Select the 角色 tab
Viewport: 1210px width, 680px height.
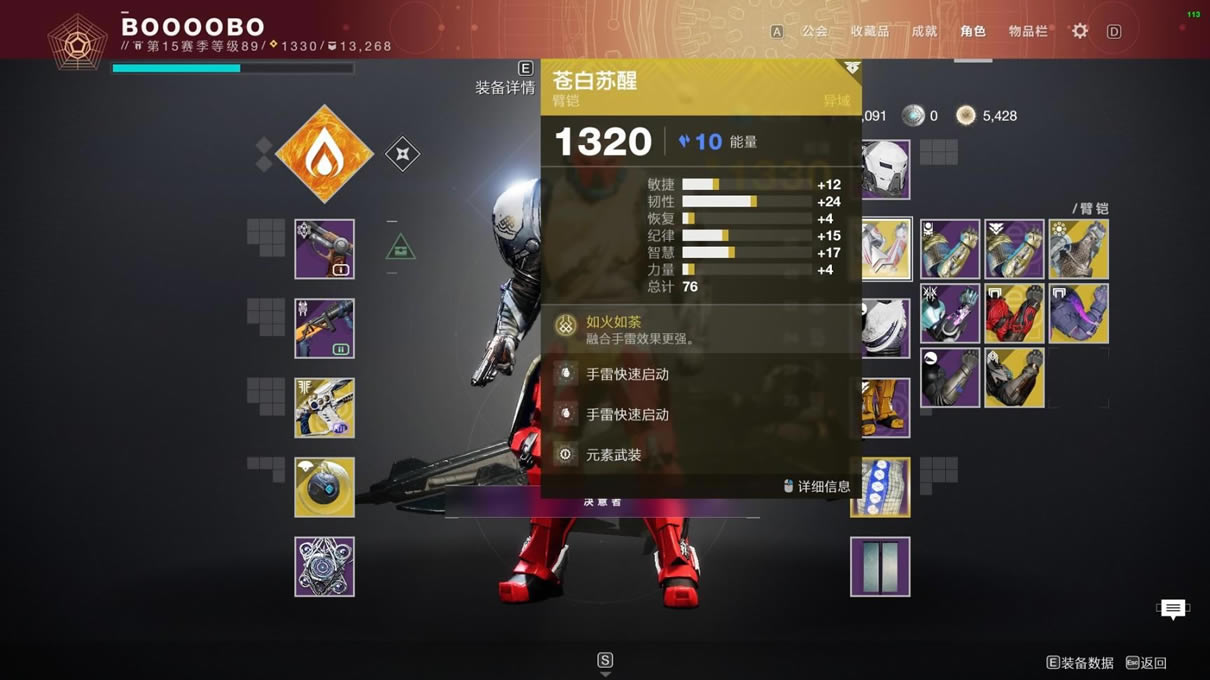coord(973,31)
